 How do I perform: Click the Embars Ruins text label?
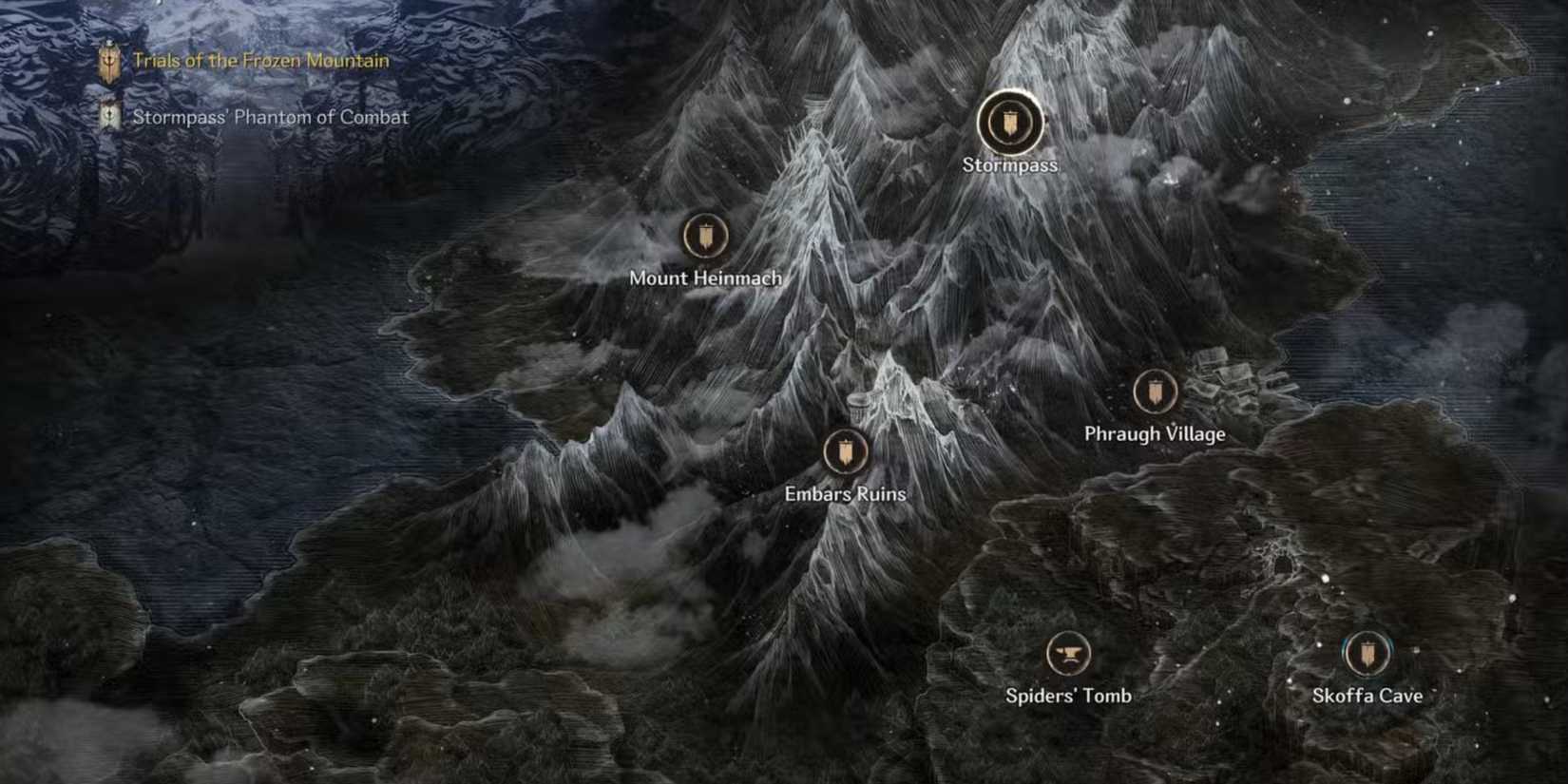(845, 494)
